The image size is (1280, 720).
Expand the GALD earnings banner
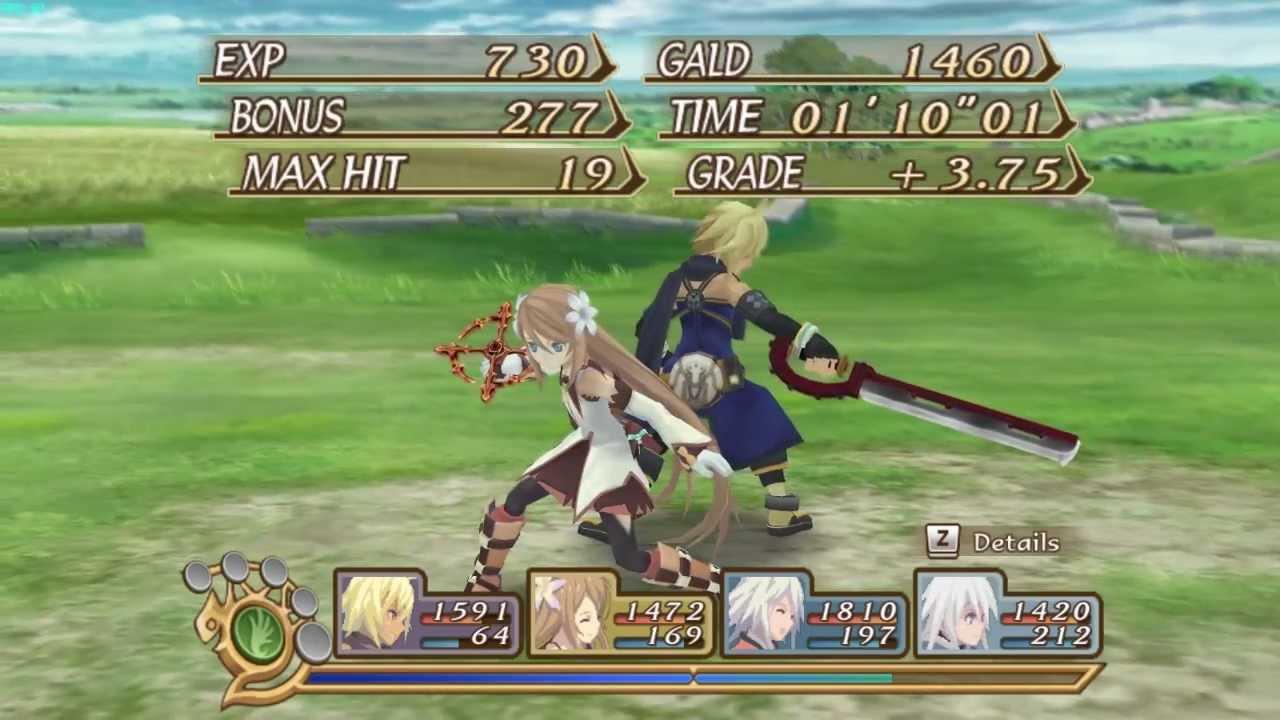[x=855, y=62]
